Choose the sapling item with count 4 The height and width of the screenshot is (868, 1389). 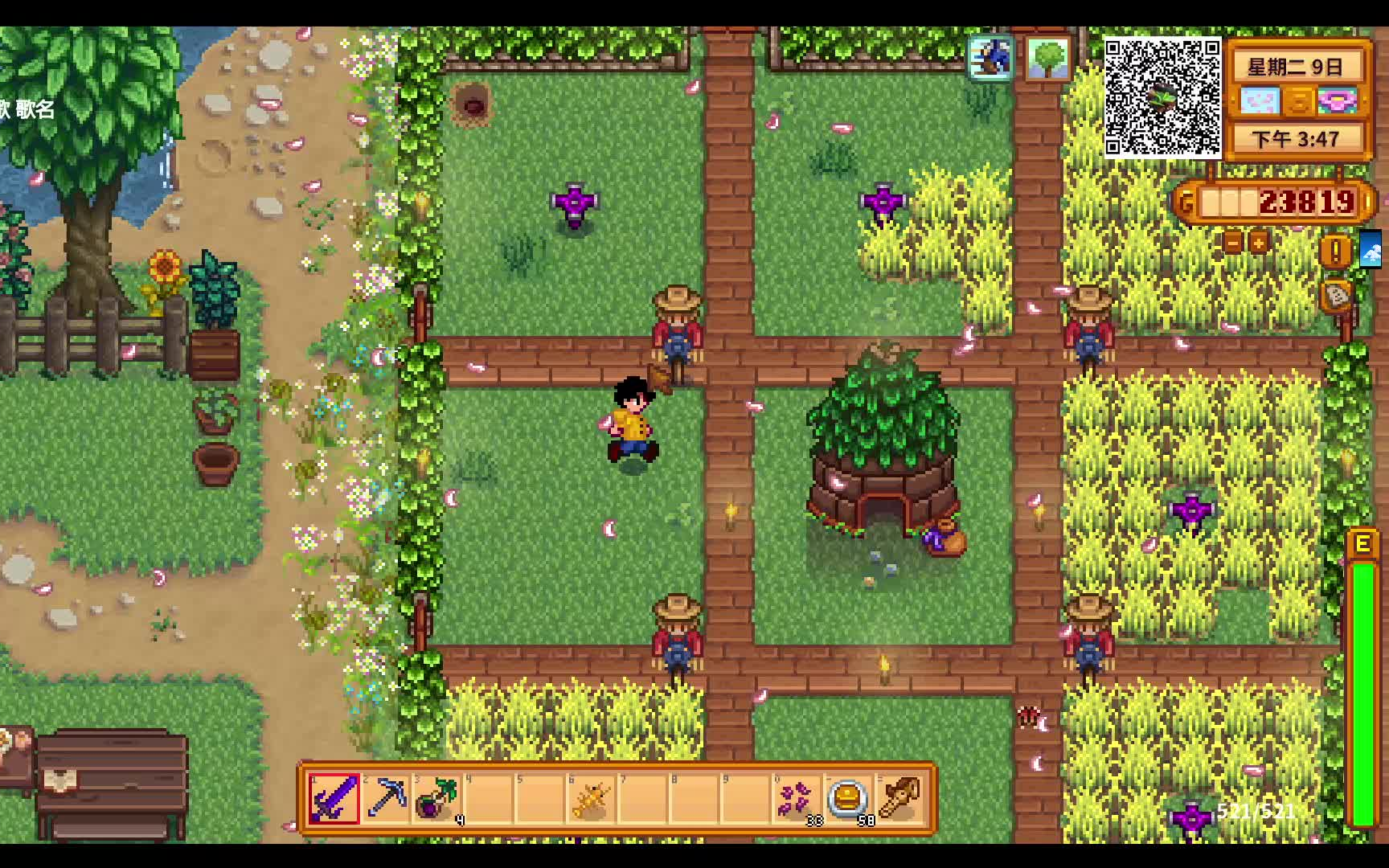(438, 798)
